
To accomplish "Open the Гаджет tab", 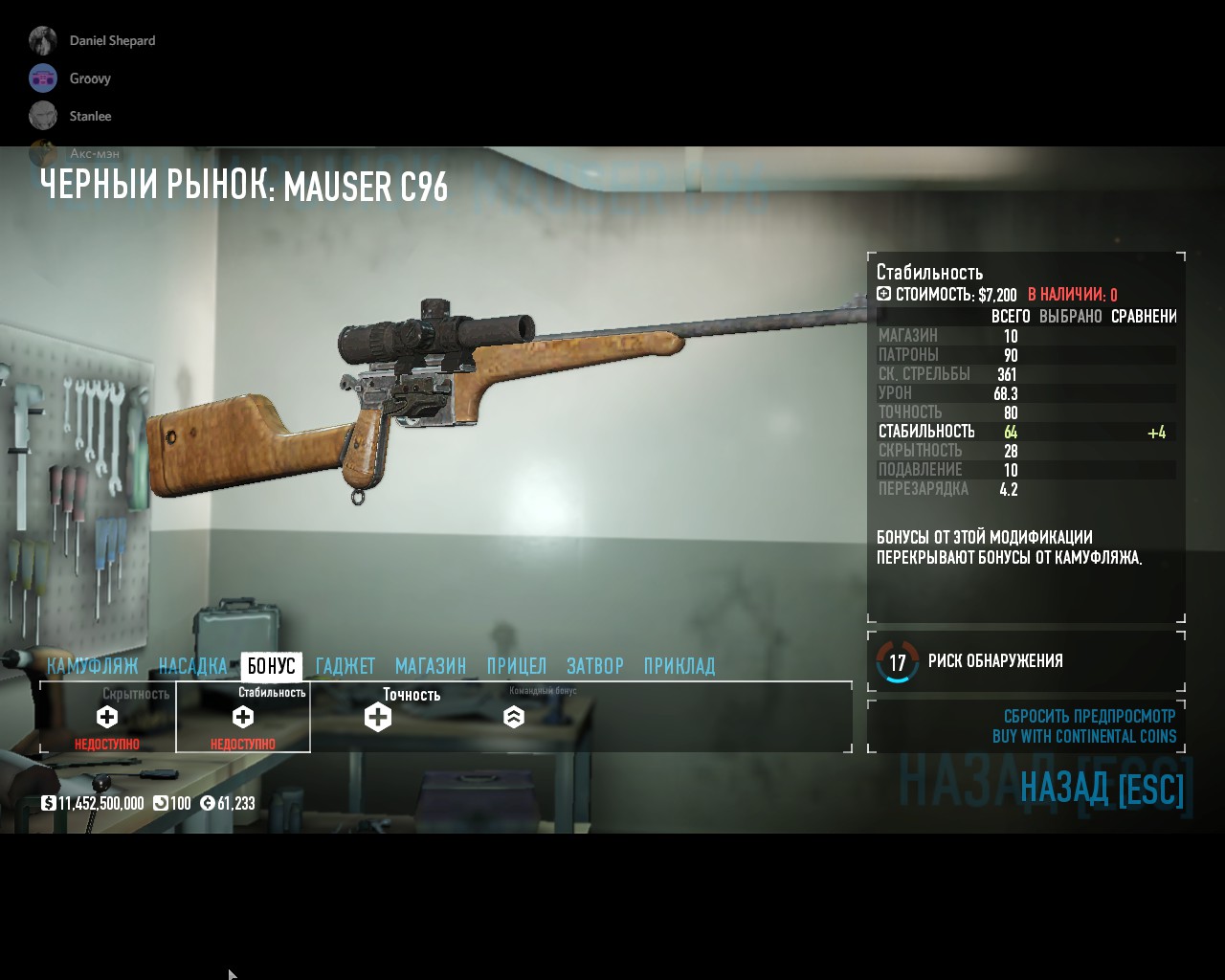I will [345, 666].
